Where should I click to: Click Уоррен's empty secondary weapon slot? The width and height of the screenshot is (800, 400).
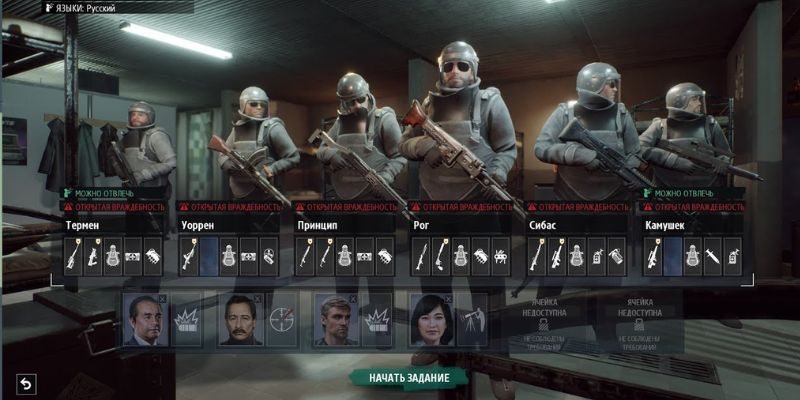[208, 256]
